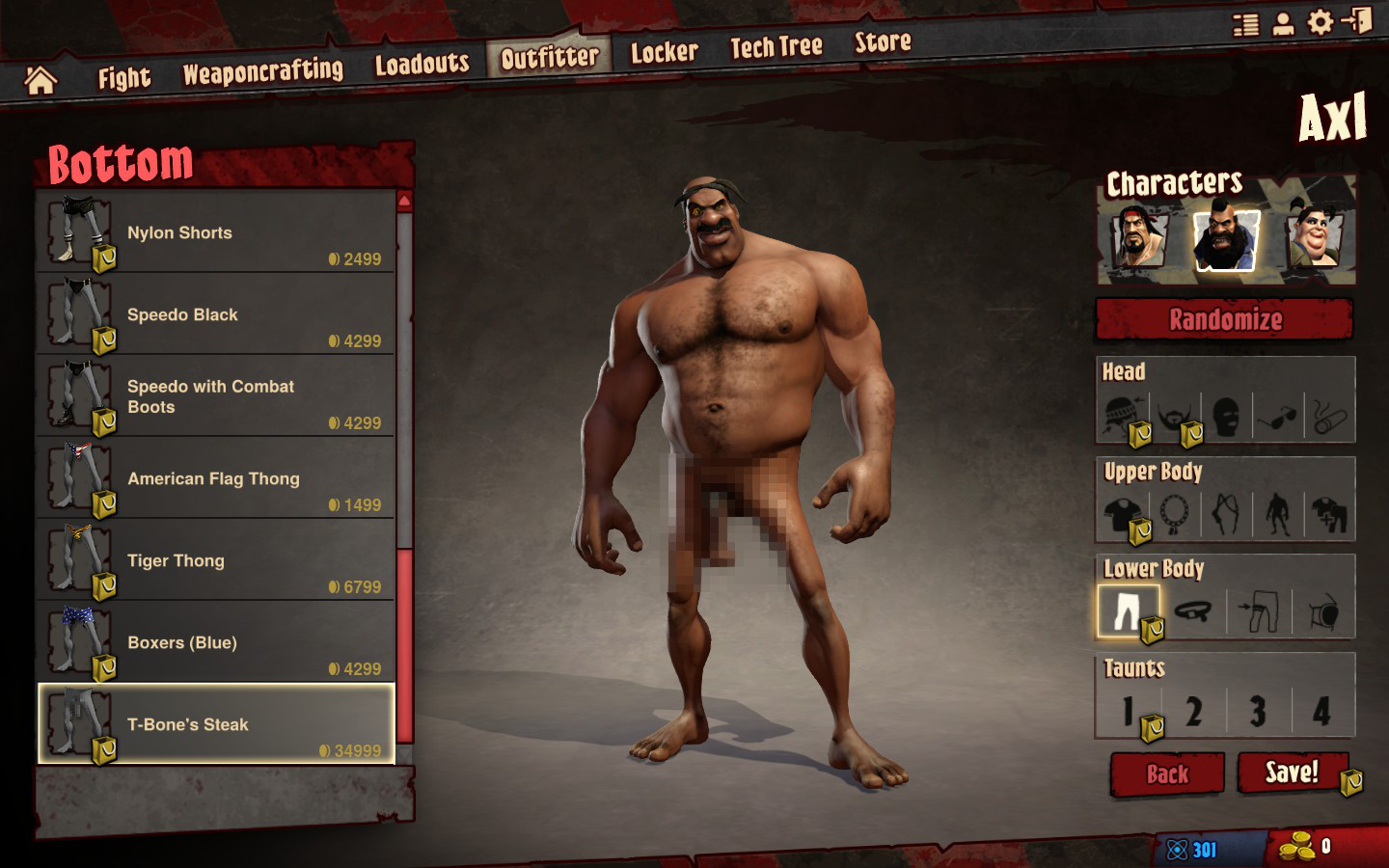Select the Tiger Thong item
The image size is (1389, 868).
click(x=216, y=560)
